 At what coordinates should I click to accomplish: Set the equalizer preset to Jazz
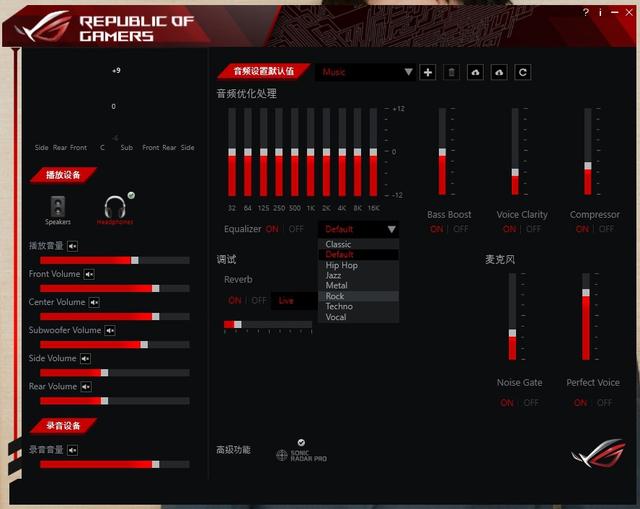[x=333, y=275]
